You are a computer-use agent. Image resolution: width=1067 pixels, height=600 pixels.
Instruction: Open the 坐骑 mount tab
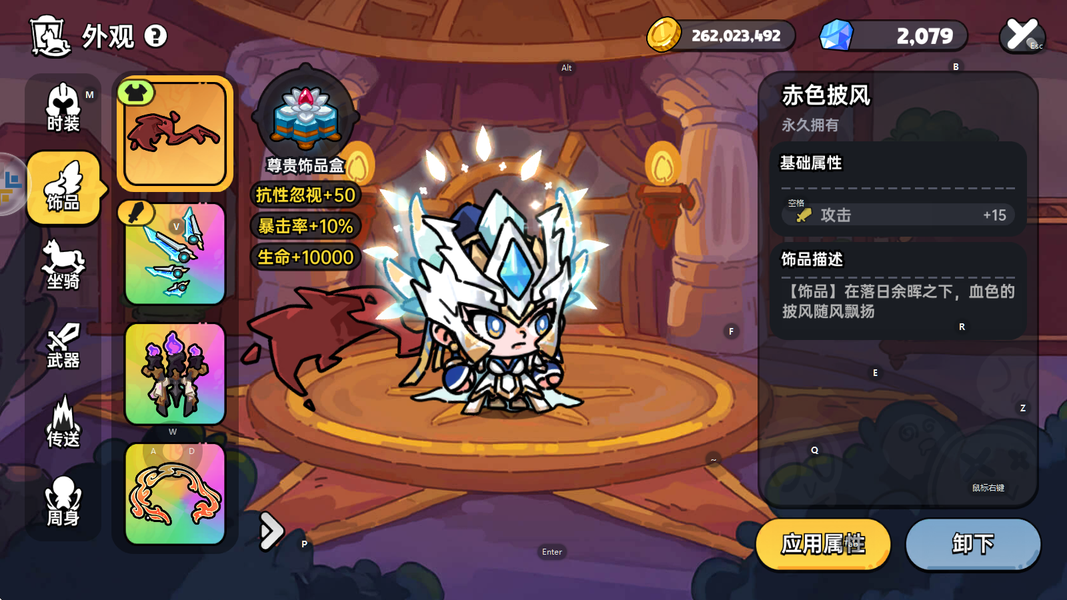(x=63, y=266)
